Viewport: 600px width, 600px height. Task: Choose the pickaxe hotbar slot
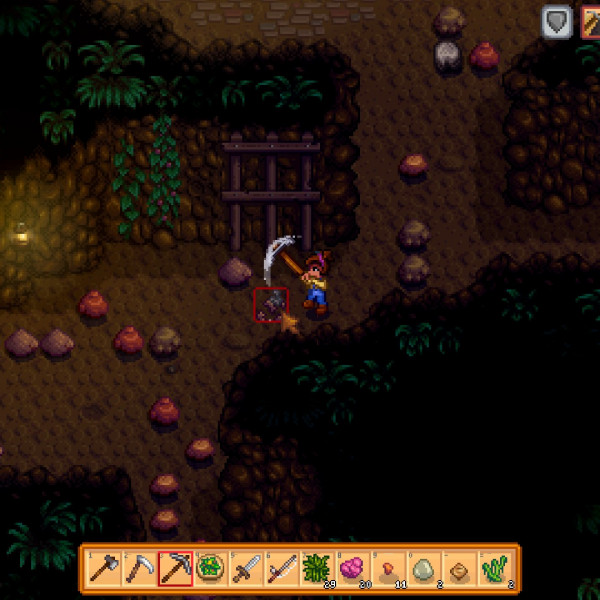(x=175, y=569)
